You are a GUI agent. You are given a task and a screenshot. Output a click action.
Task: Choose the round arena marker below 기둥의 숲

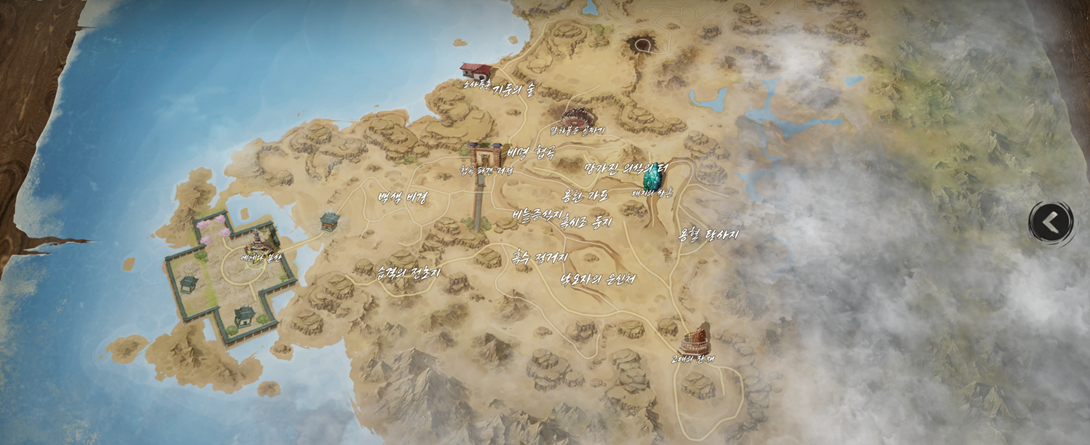[577, 118]
